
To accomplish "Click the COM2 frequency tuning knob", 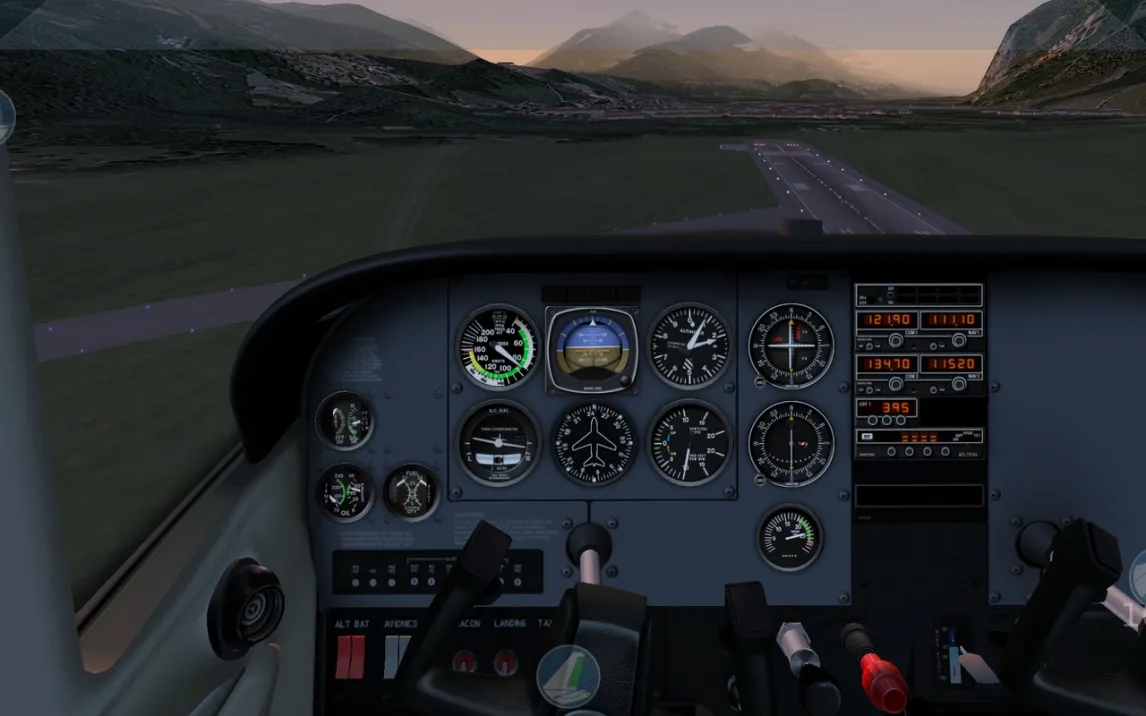I will (895, 384).
